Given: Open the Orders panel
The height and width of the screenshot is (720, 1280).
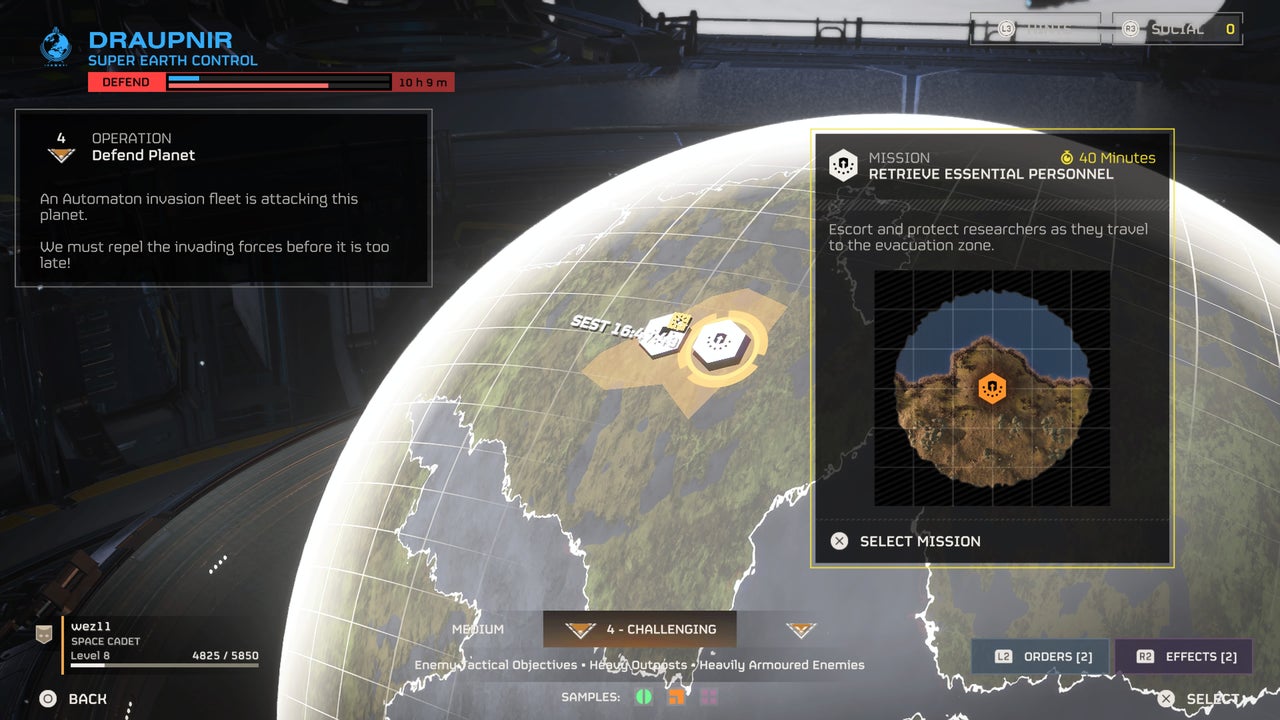Looking at the screenshot, I should [1041, 657].
